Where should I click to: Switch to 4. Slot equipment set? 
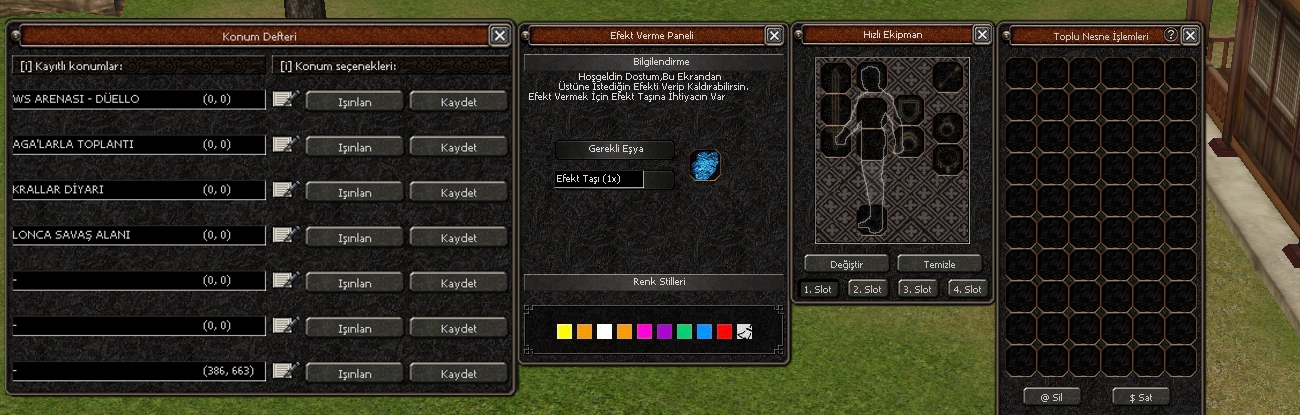click(966, 289)
